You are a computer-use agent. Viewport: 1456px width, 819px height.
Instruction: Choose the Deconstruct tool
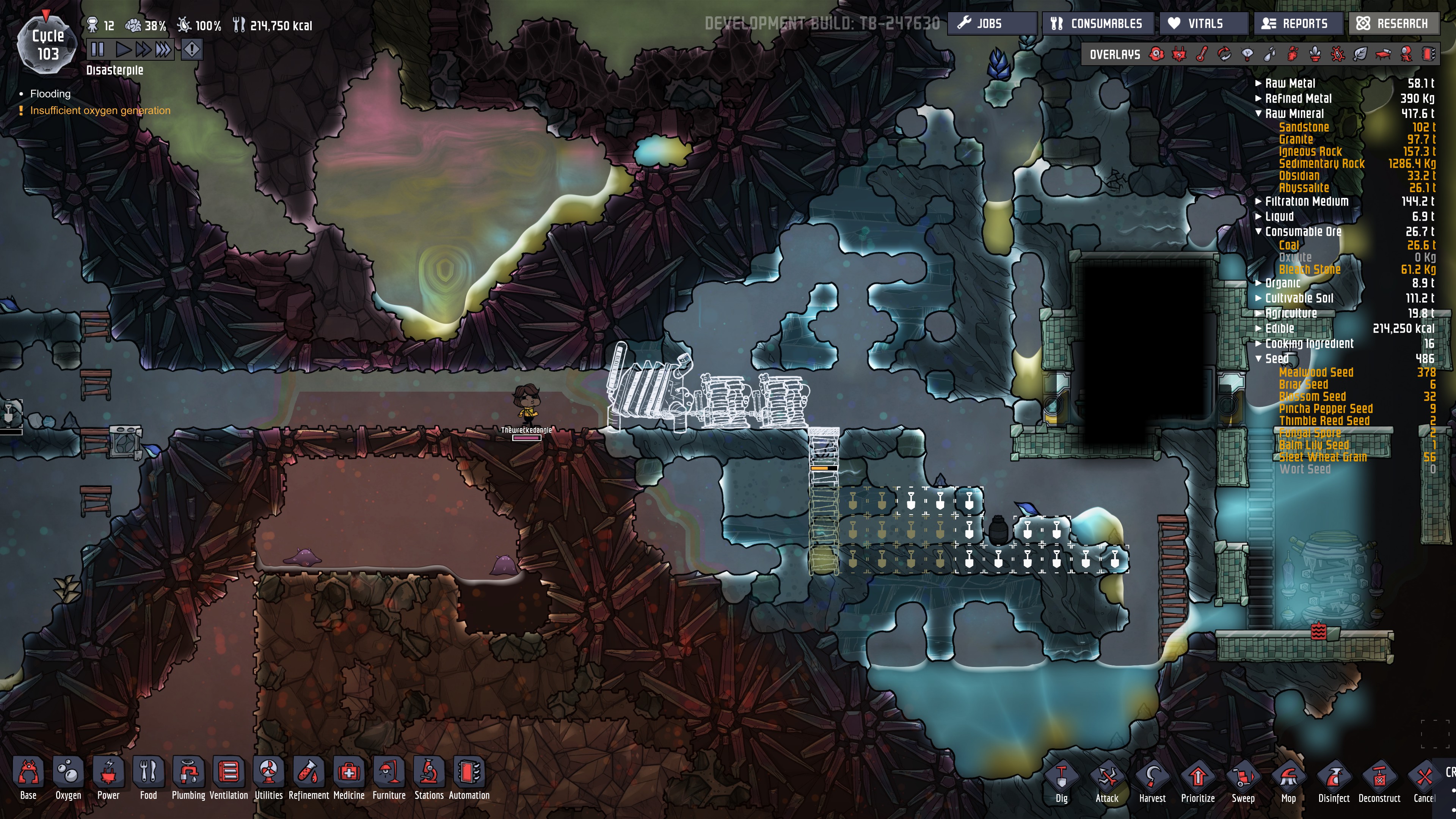(x=1379, y=782)
